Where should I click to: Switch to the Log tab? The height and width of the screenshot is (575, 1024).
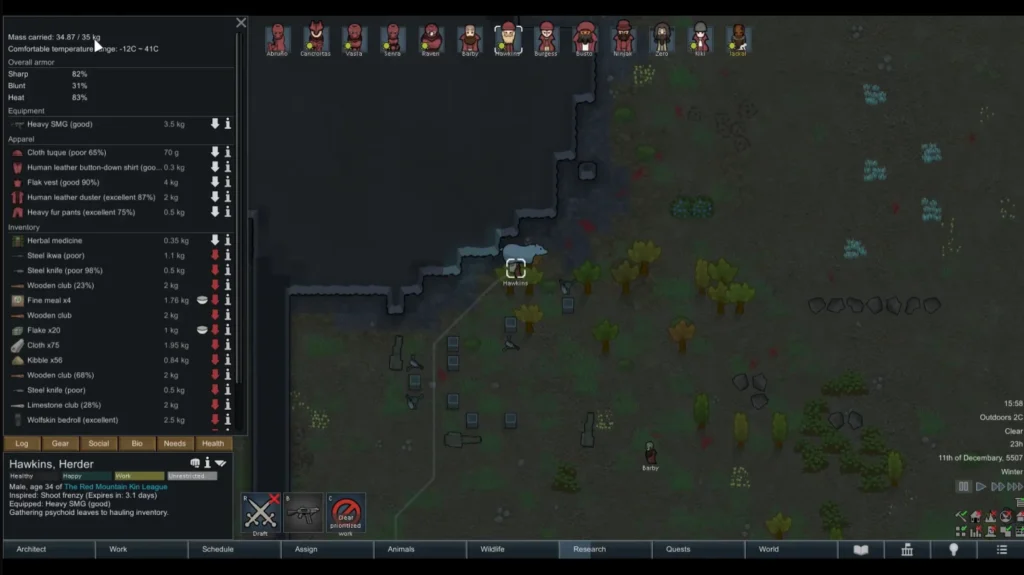(22, 443)
